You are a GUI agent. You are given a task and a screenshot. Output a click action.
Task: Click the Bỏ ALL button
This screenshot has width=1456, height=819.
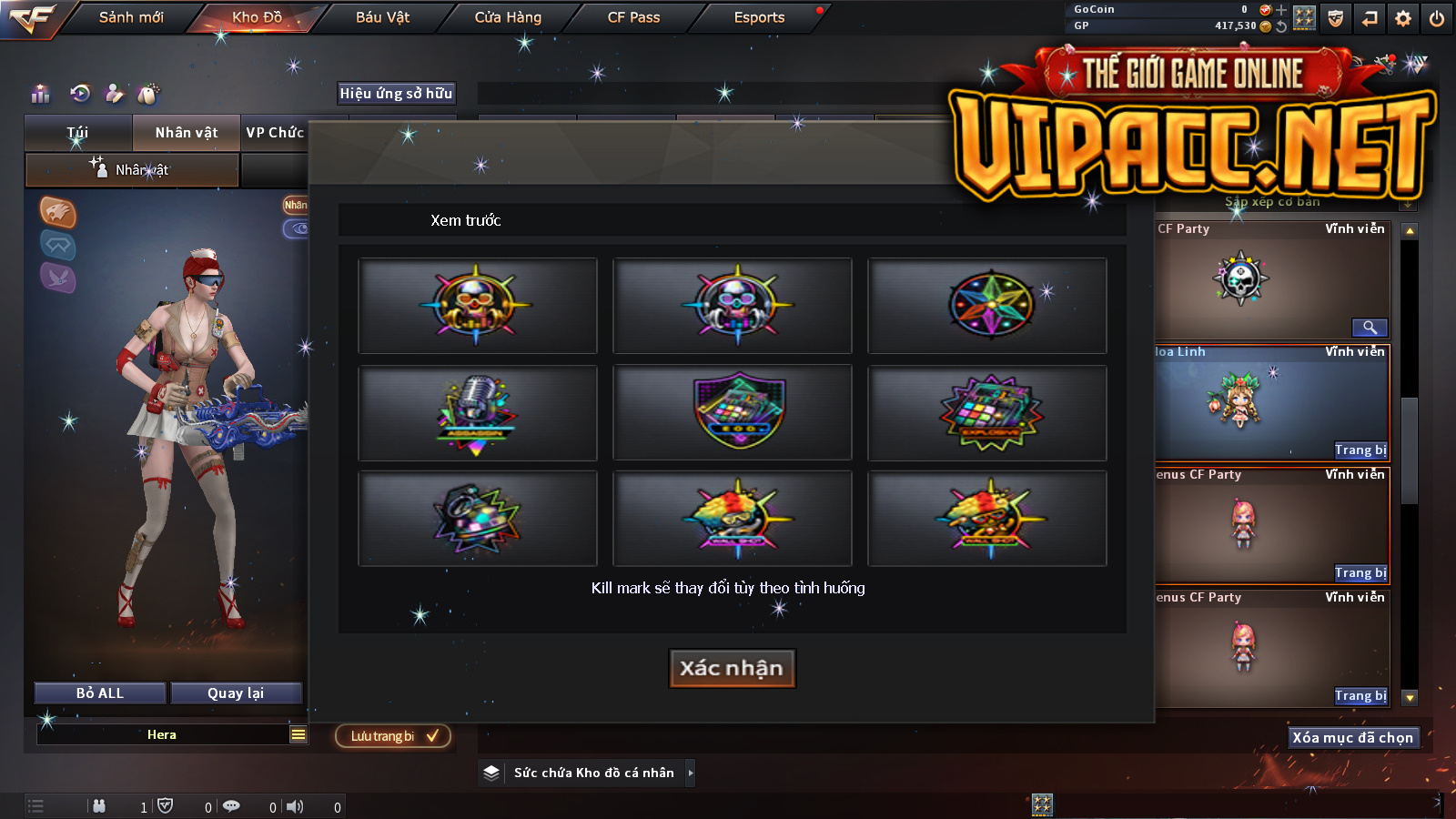point(100,693)
